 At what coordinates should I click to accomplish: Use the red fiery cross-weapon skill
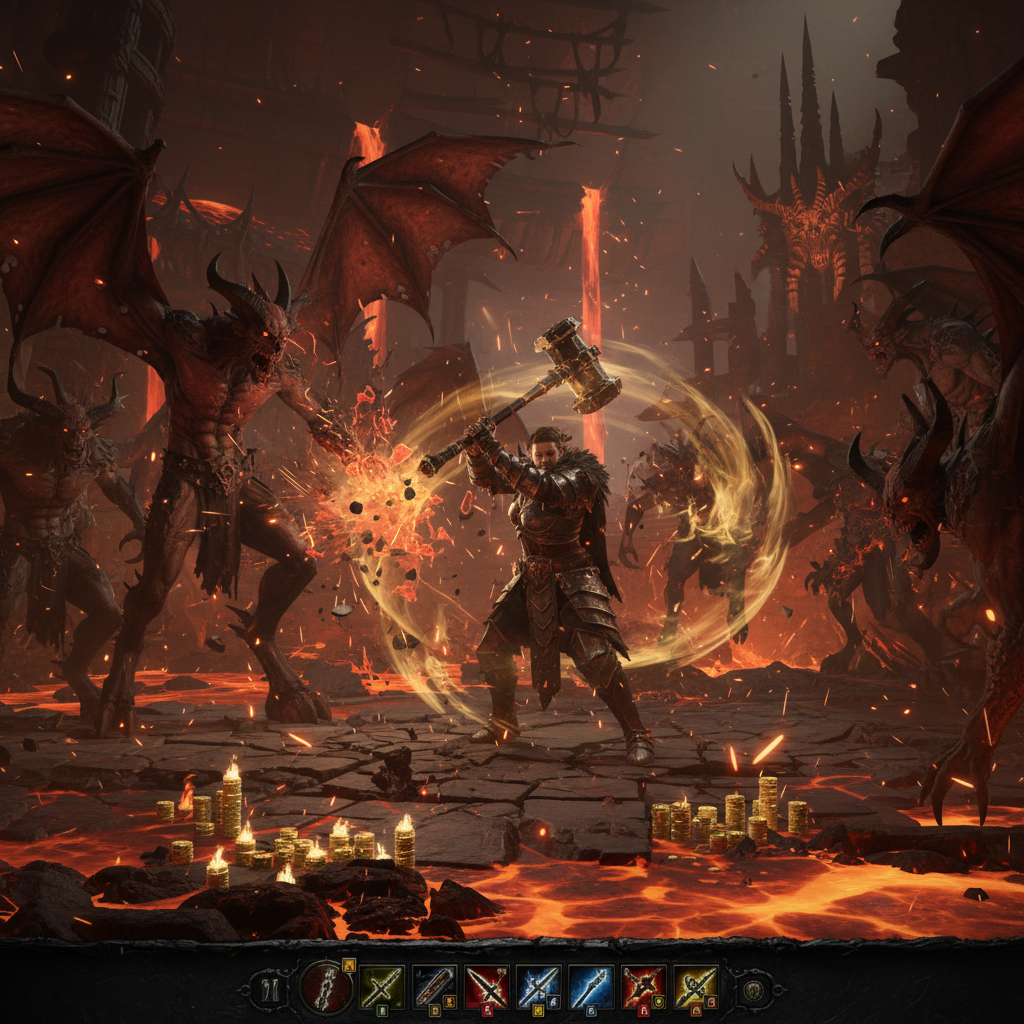(643, 987)
